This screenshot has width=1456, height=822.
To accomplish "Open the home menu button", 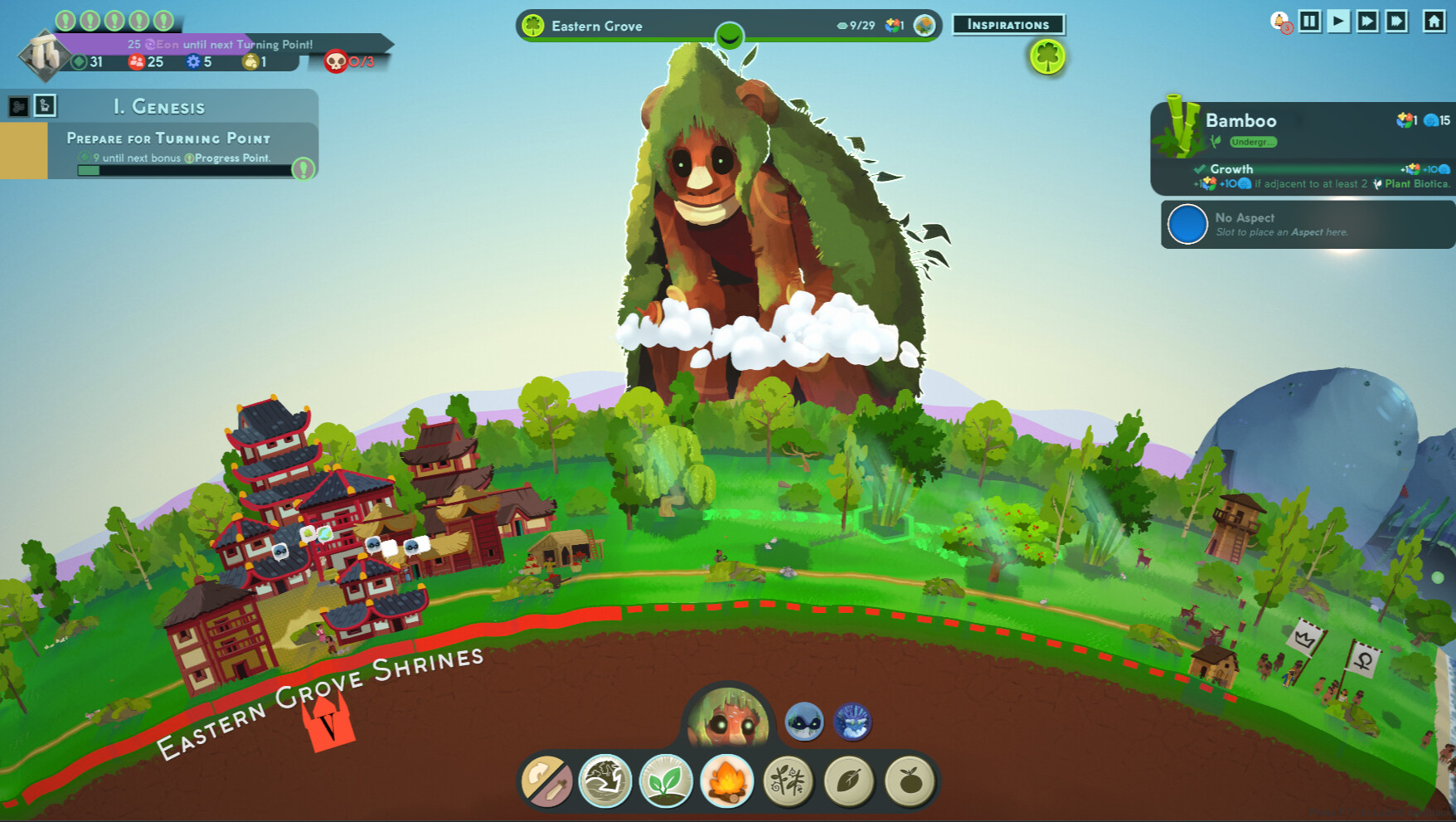I will click(1434, 21).
